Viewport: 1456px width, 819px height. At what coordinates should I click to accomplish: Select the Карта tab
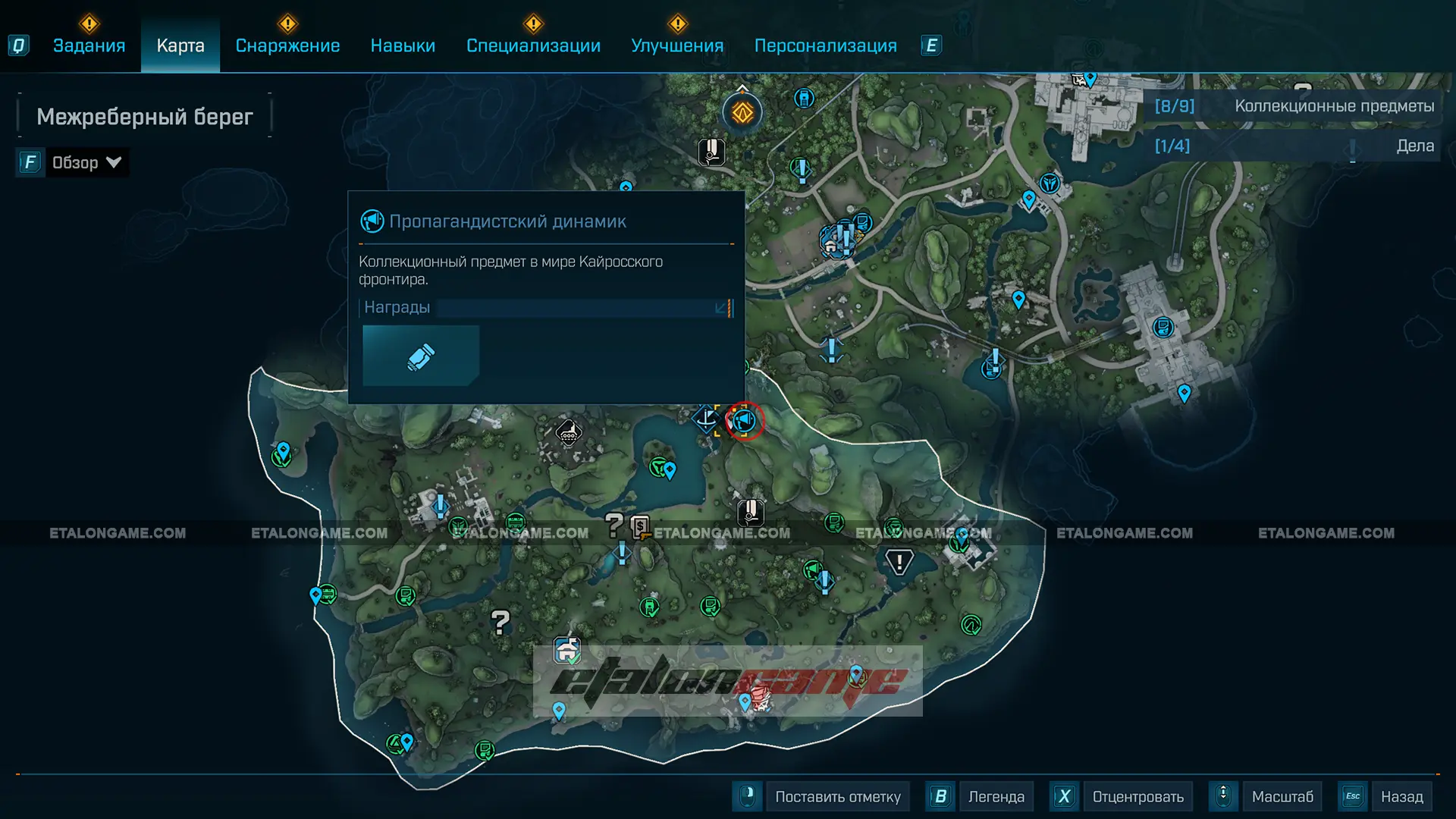[180, 45]
